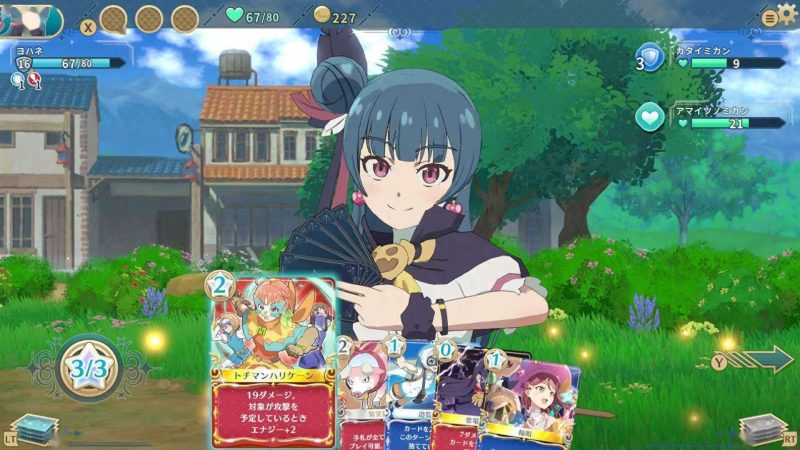Viewport: 800px width, 450px height.
Task: Open the character portrait in the corner
Action: pyautogui.click(x=30, y=18)
